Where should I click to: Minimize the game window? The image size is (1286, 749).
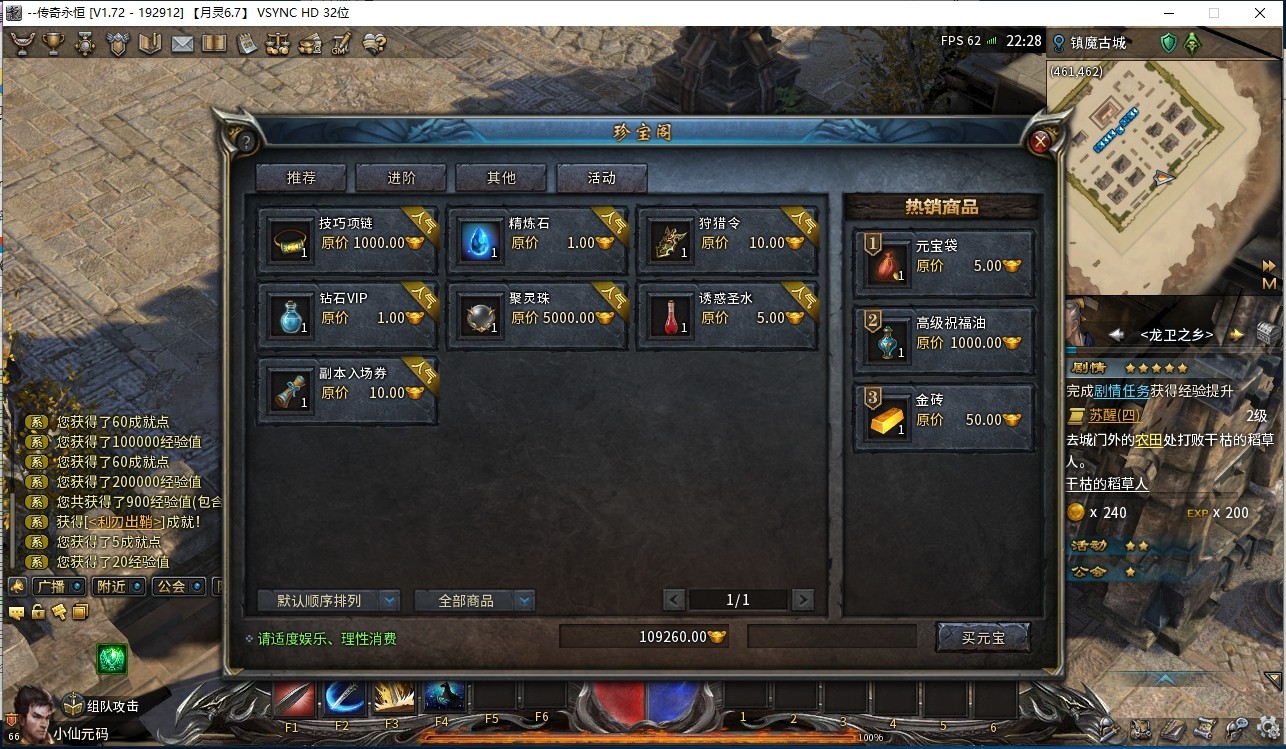pos(1167,13)
